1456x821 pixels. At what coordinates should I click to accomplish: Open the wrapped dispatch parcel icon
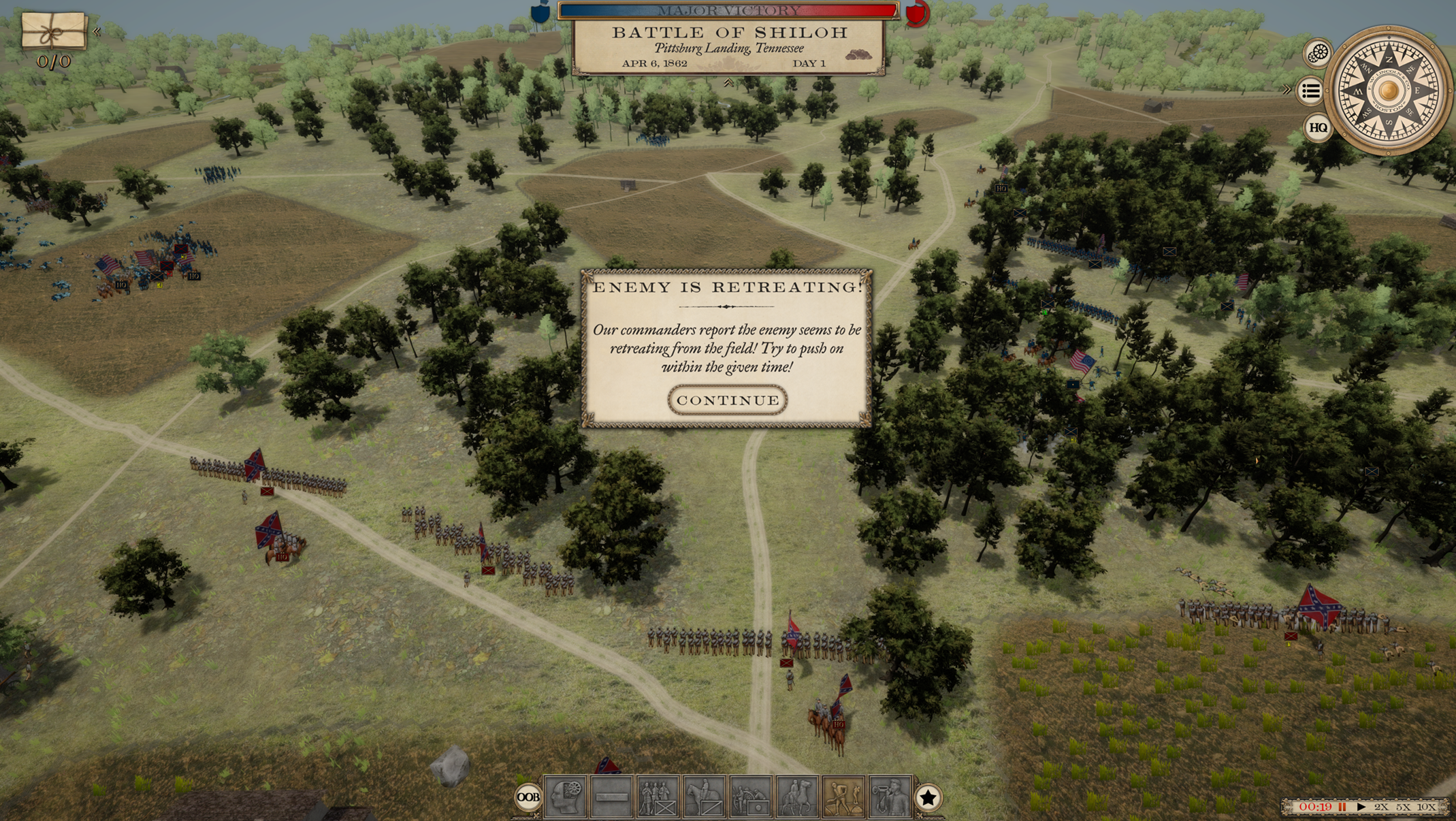(54, 30)
